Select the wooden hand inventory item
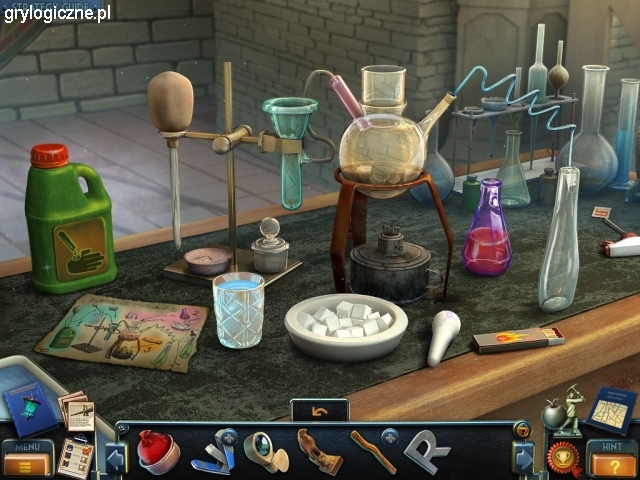The height and width of the screenshot is (480, 640). pyautogui.click(x=319, y=451)
